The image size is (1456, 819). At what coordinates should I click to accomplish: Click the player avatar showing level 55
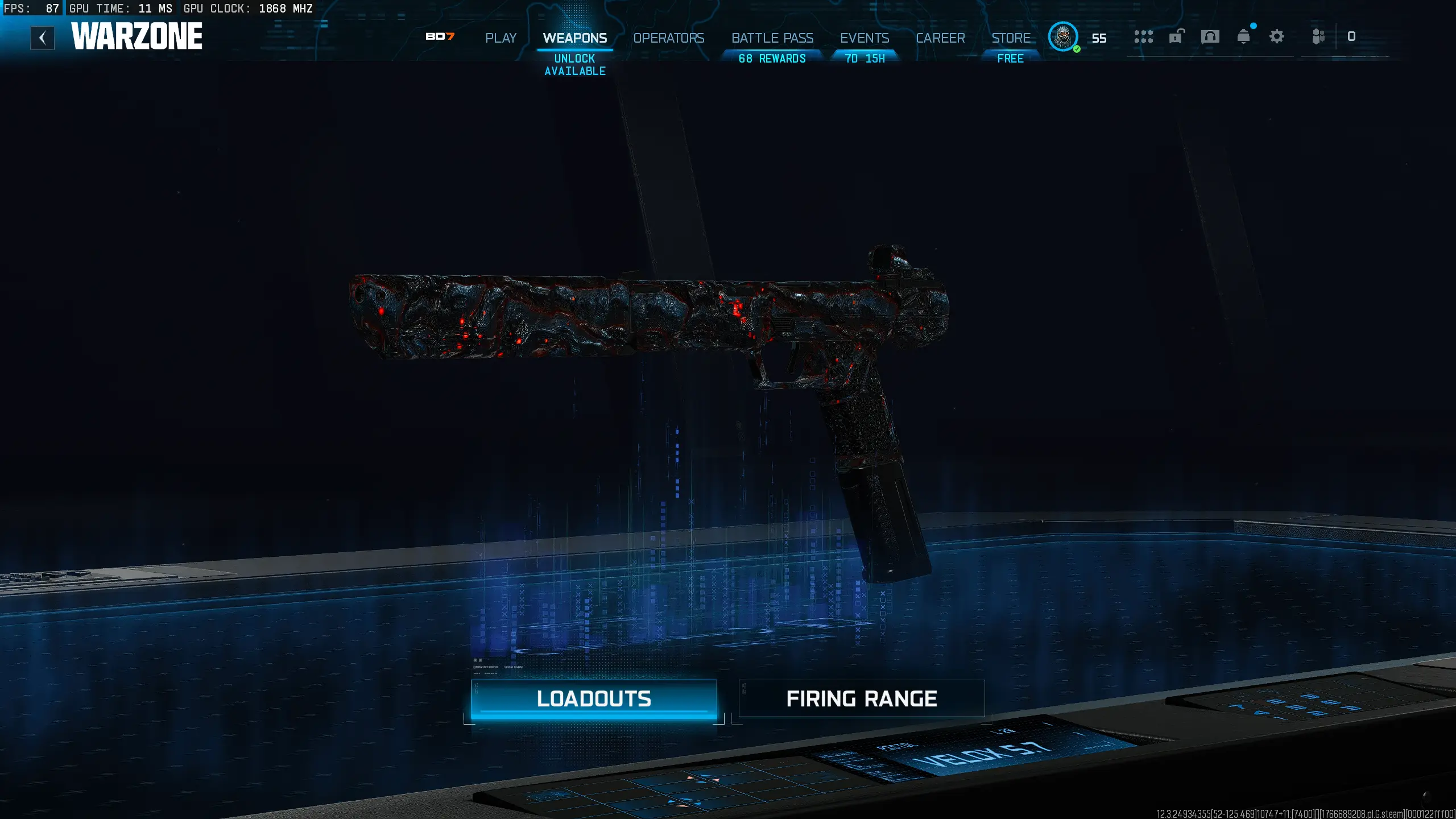1062,38
